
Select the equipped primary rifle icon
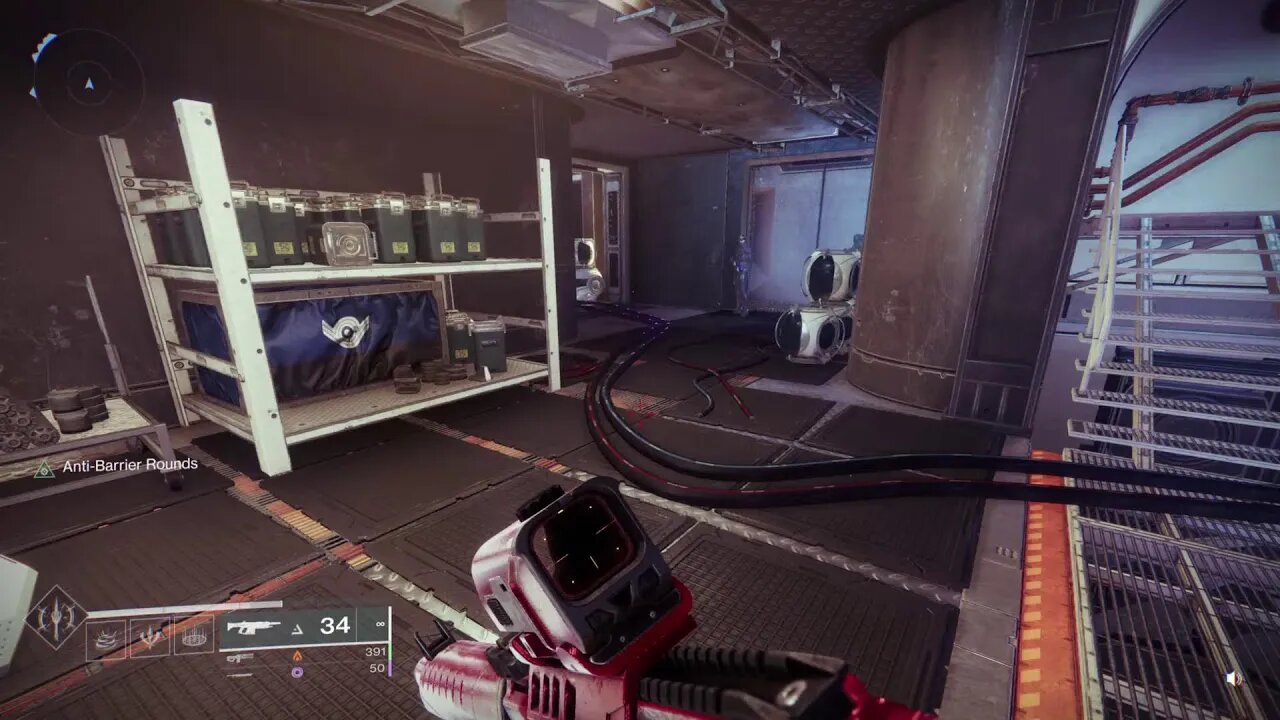[252, 627]
